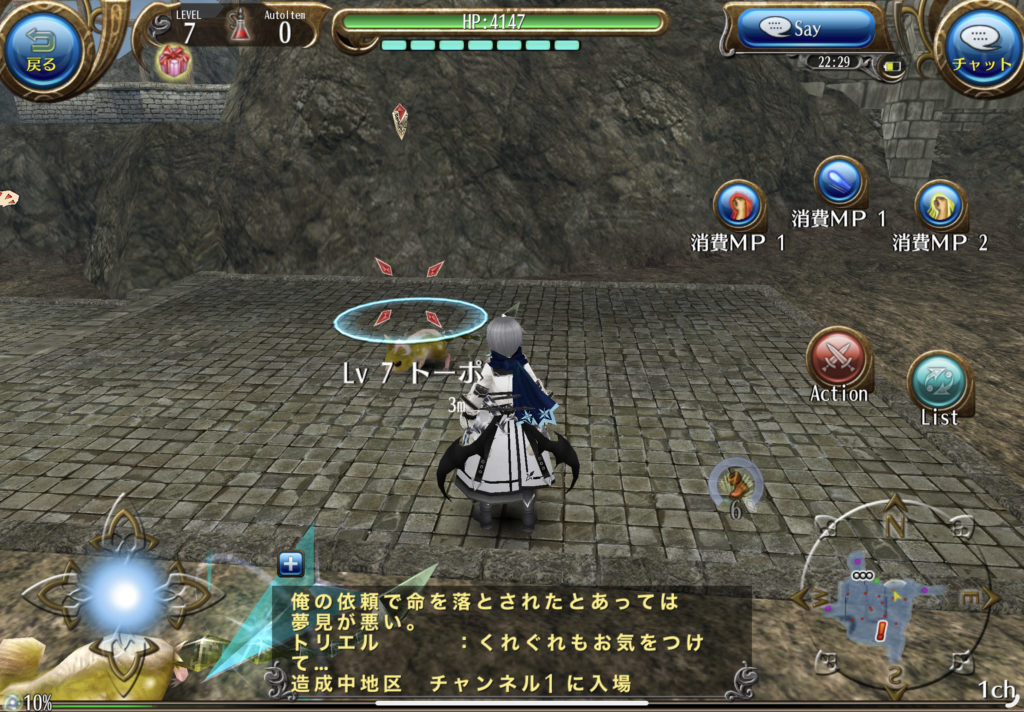The width and height of the screenshot is (1024, 712).
Task: Expand the chat log with plus button
Action: click(x=291, y=564)
